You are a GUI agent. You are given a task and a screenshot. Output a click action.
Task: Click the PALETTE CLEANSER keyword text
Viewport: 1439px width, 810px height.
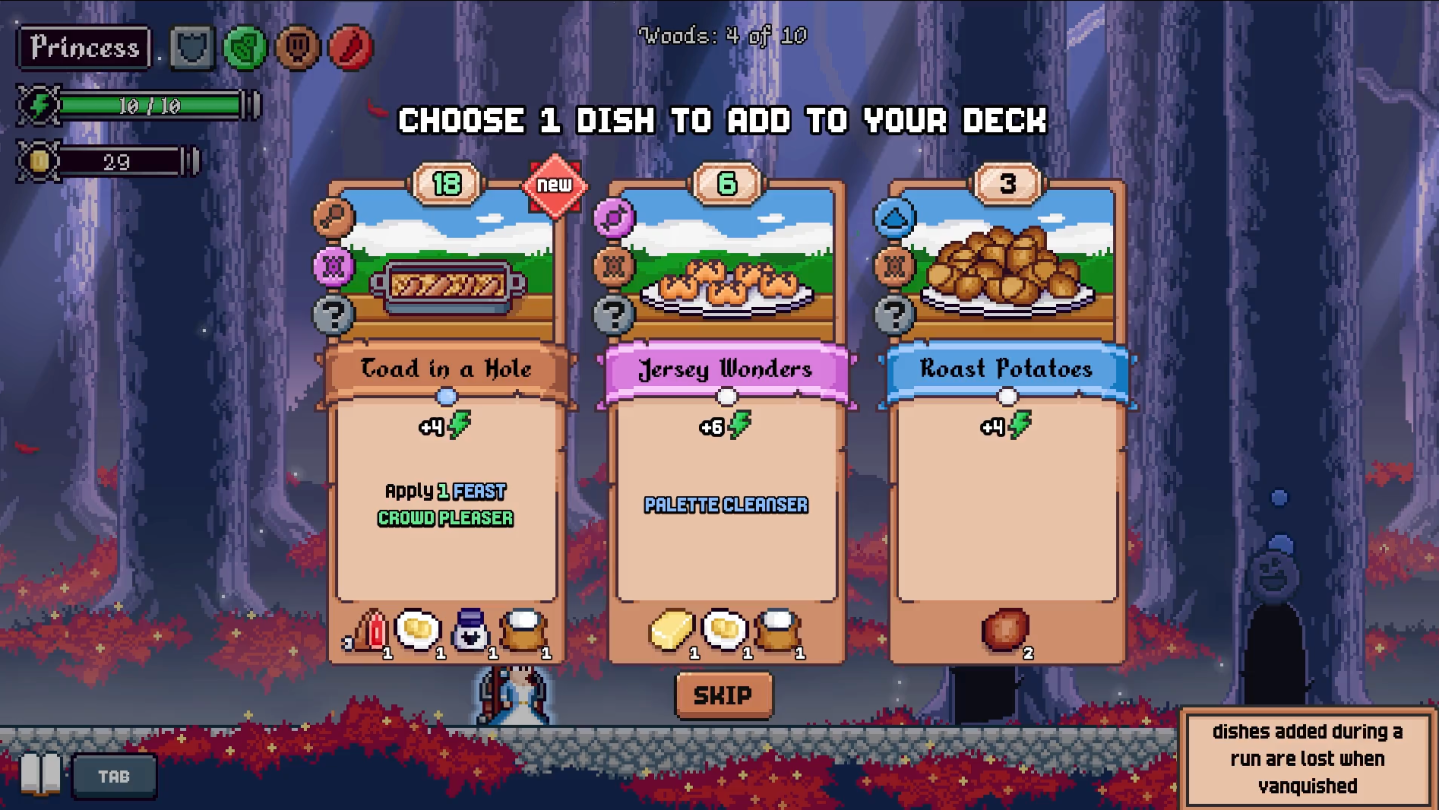pos(723,505)
